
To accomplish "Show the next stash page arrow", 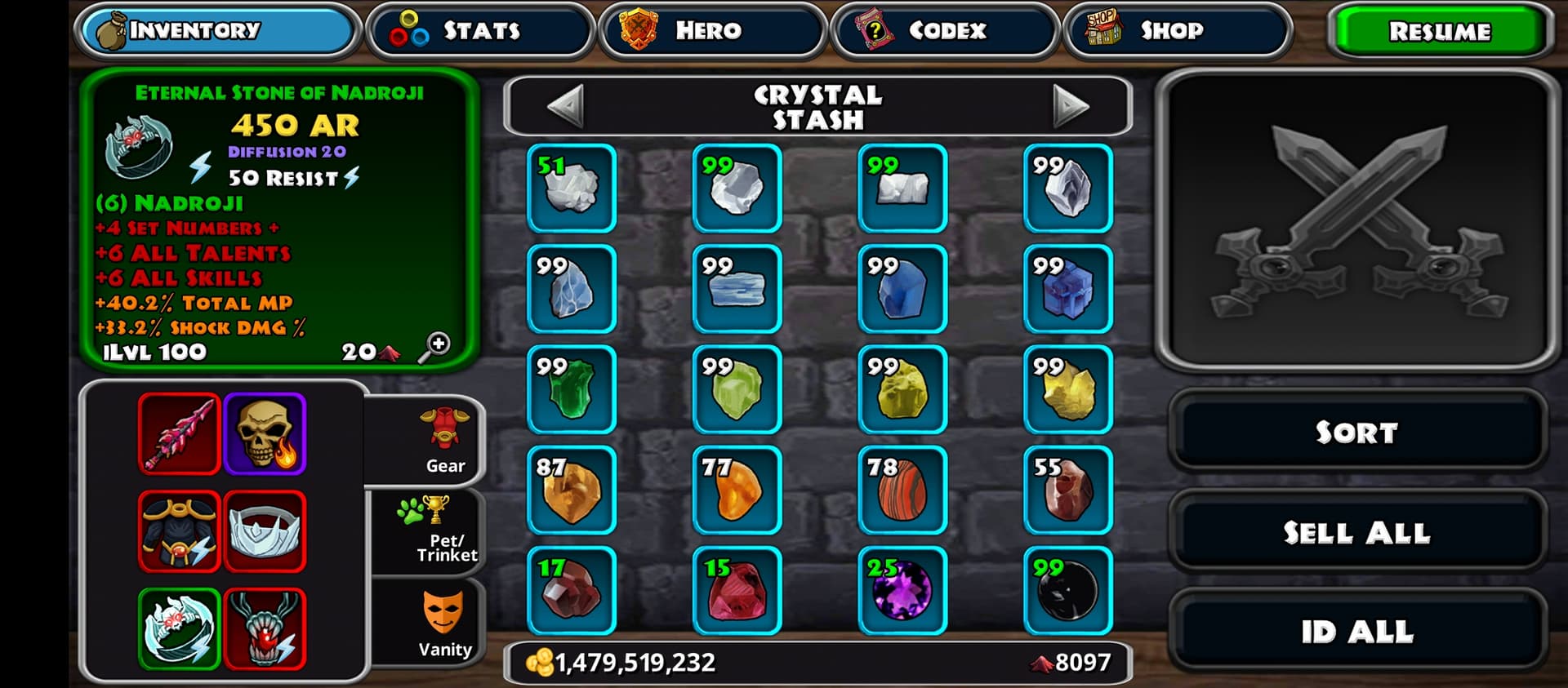I will pos(1070,106).
